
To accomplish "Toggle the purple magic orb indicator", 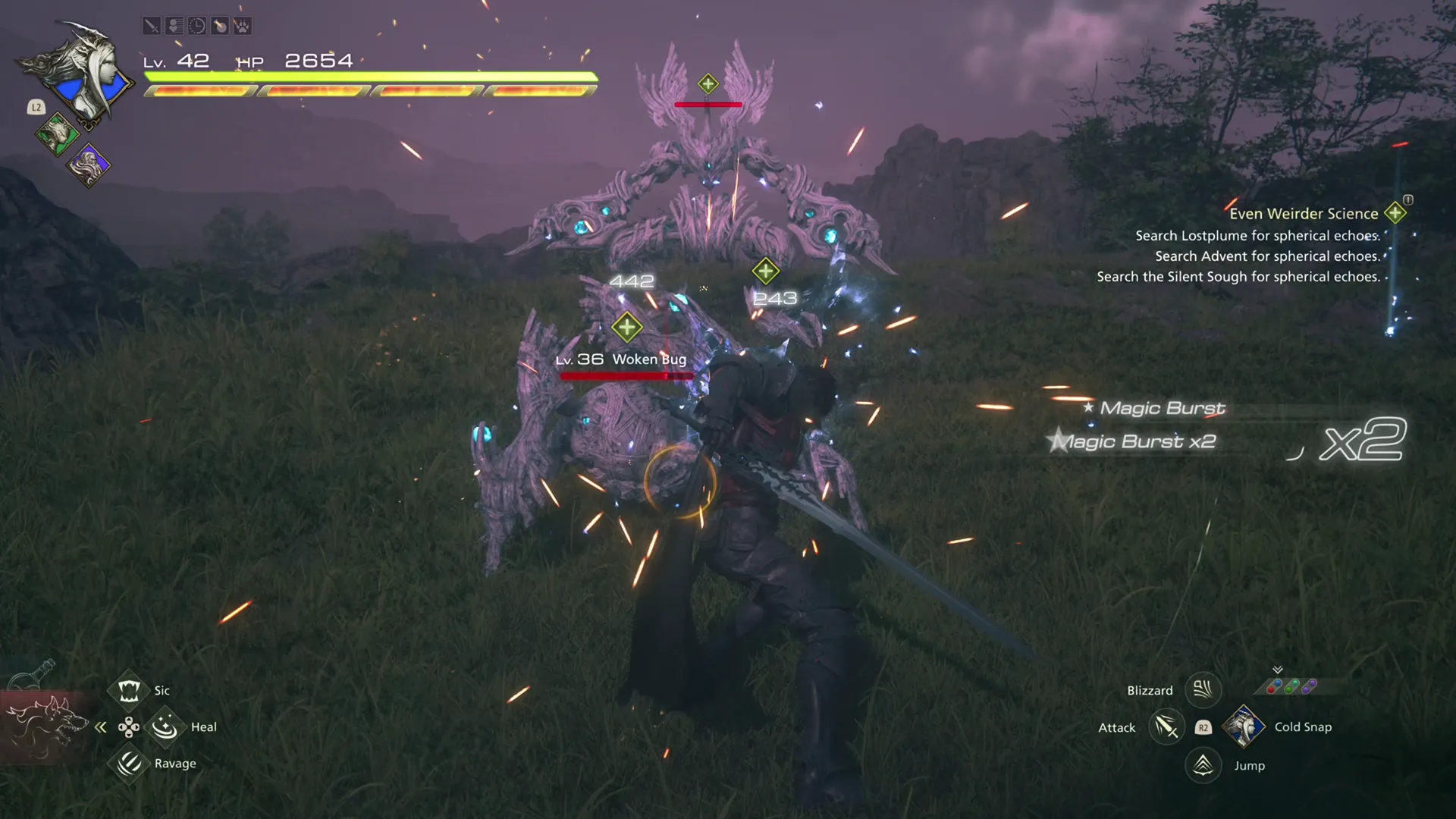I will point(1307,688).
